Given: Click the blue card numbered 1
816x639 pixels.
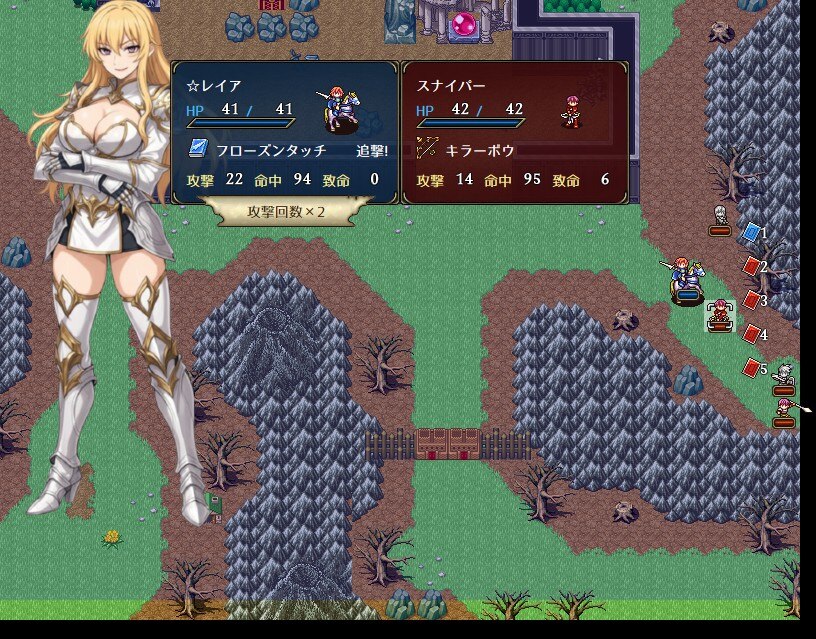Looking at the screenshot, I should (x=752, y=233).
